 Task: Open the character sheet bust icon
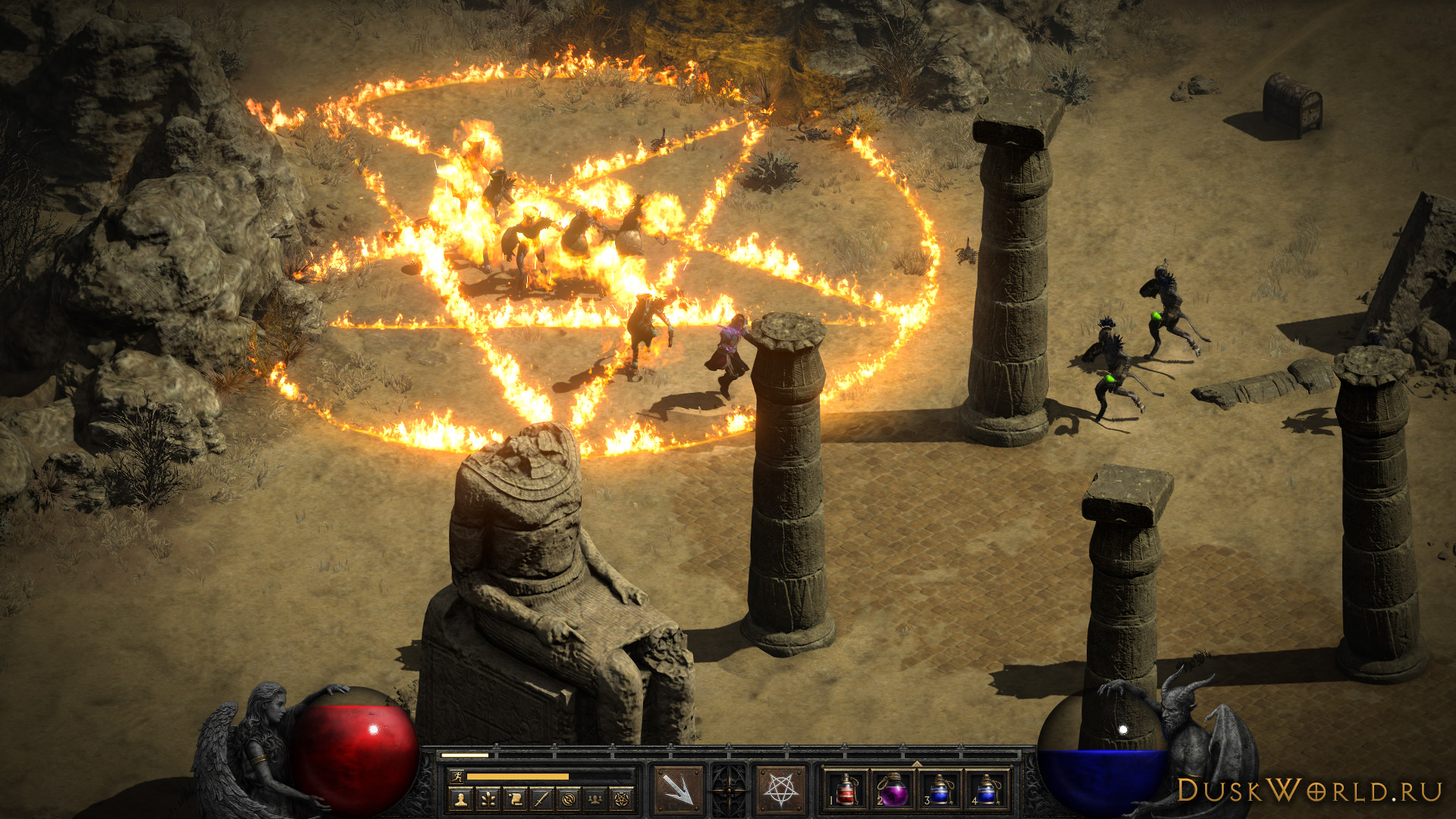(x=460, y=799)
